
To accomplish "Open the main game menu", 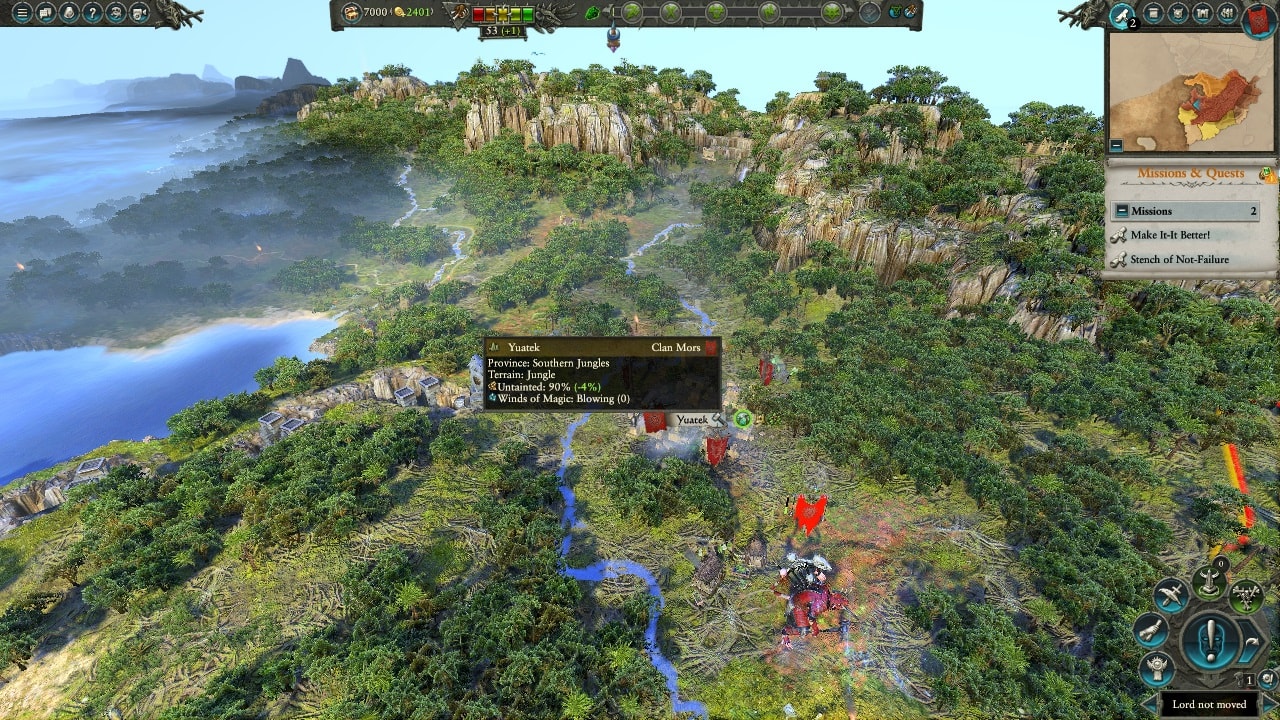I will 22,13.
